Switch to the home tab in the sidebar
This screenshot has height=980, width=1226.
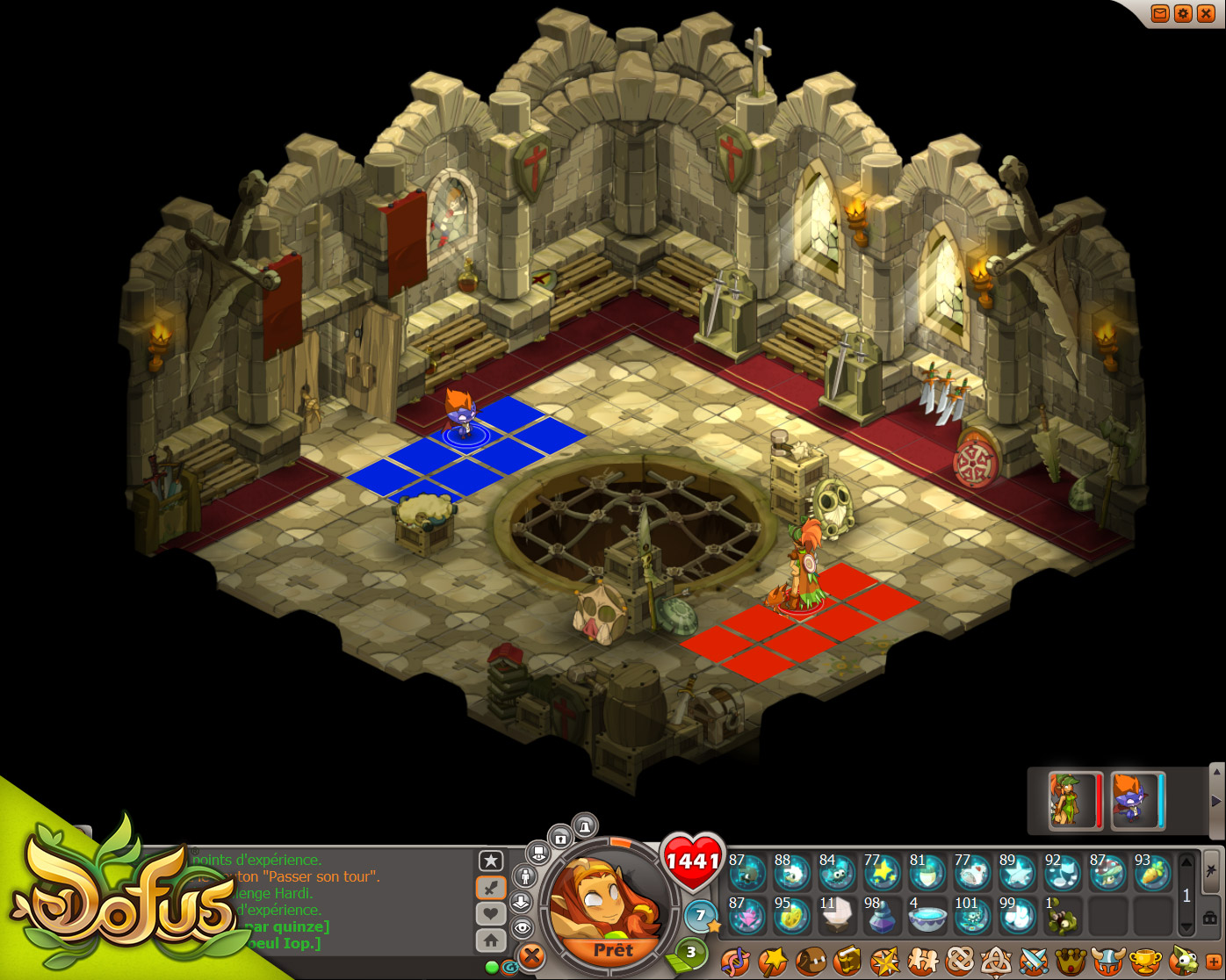[x=490, y=940]
